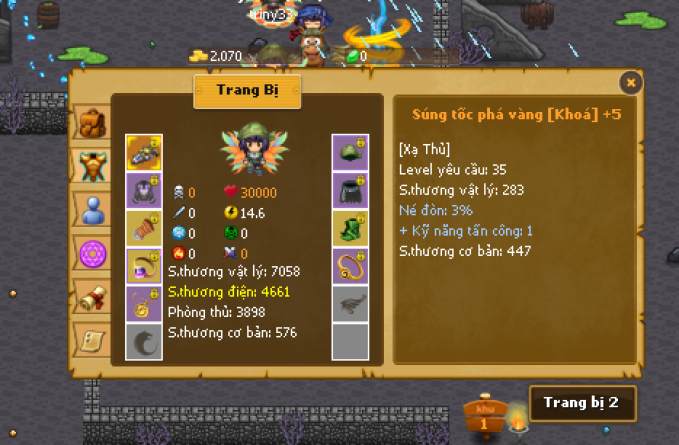Select the dark body armor slot

click(x=144, y=190)
